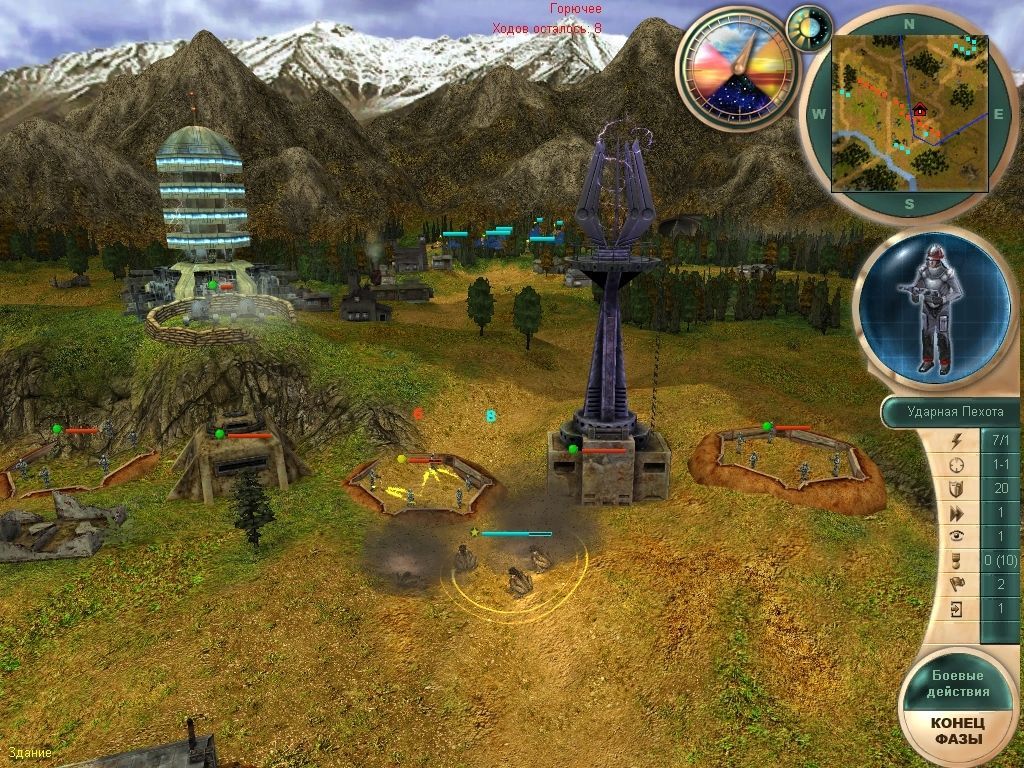End the phase with Конец Фазы button

(x=958, y=731)
